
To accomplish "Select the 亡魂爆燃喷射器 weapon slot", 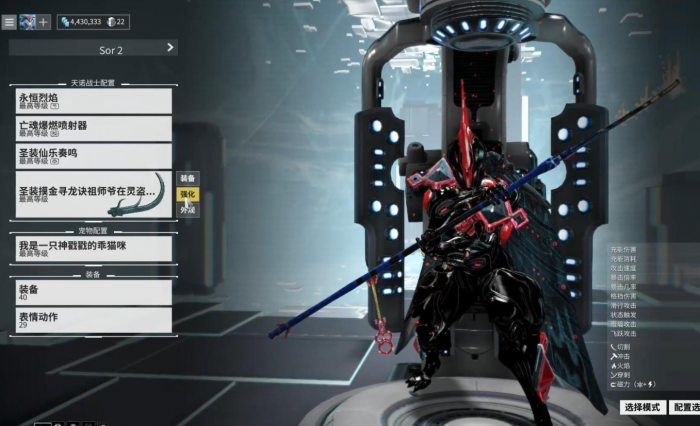I will coord(95,128).
